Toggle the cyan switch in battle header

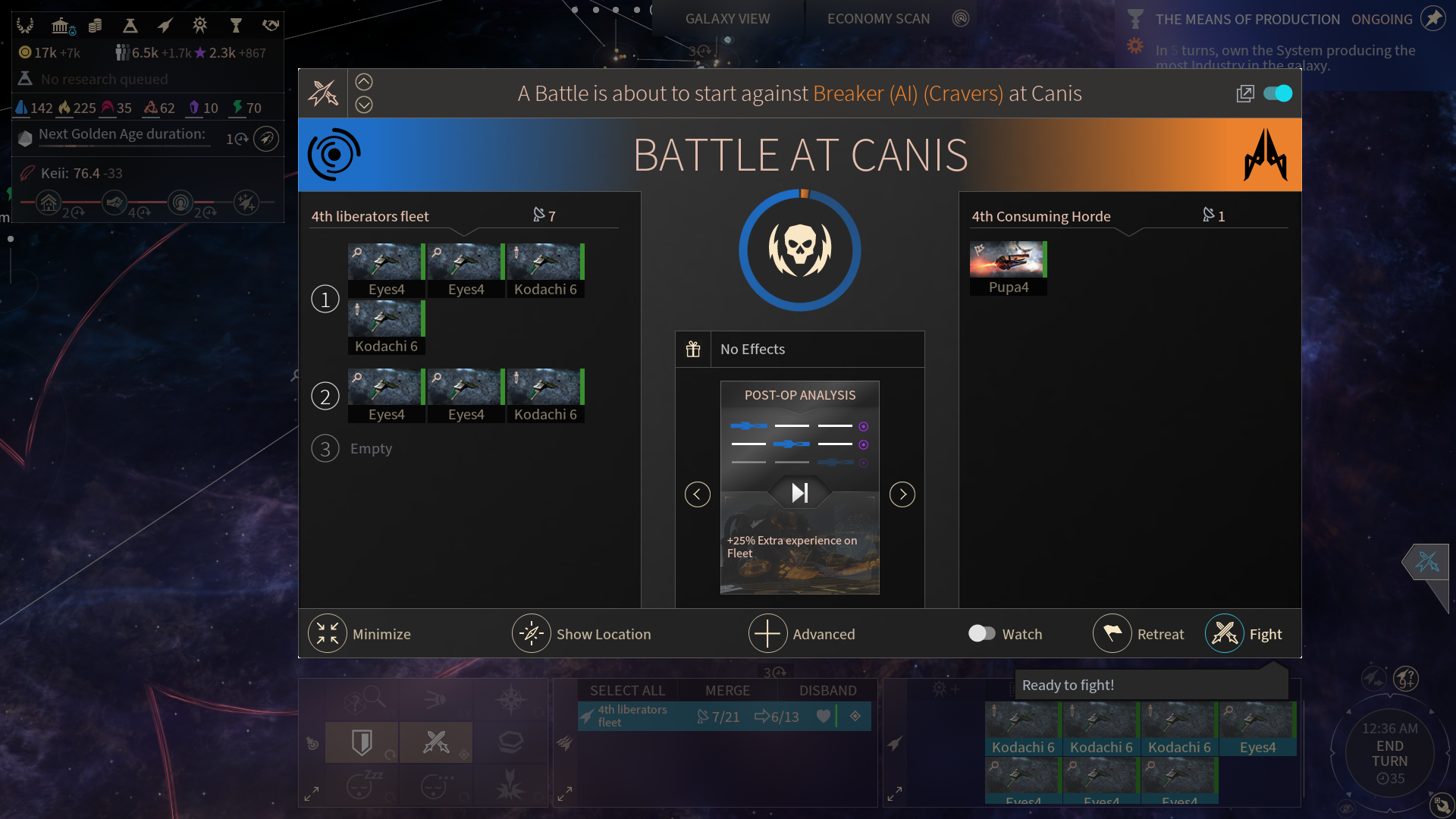coord(1278,93)
